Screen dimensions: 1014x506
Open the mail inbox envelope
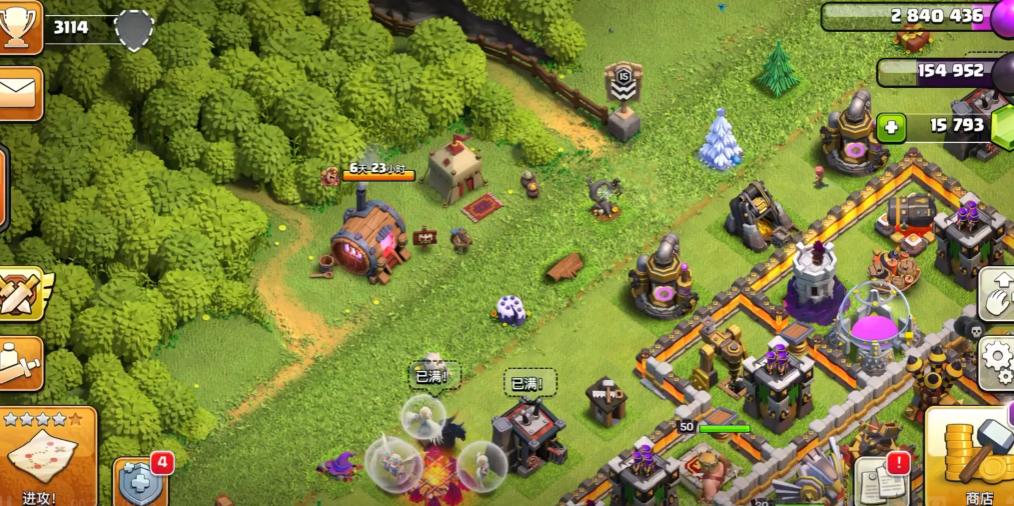pos(18,93)
